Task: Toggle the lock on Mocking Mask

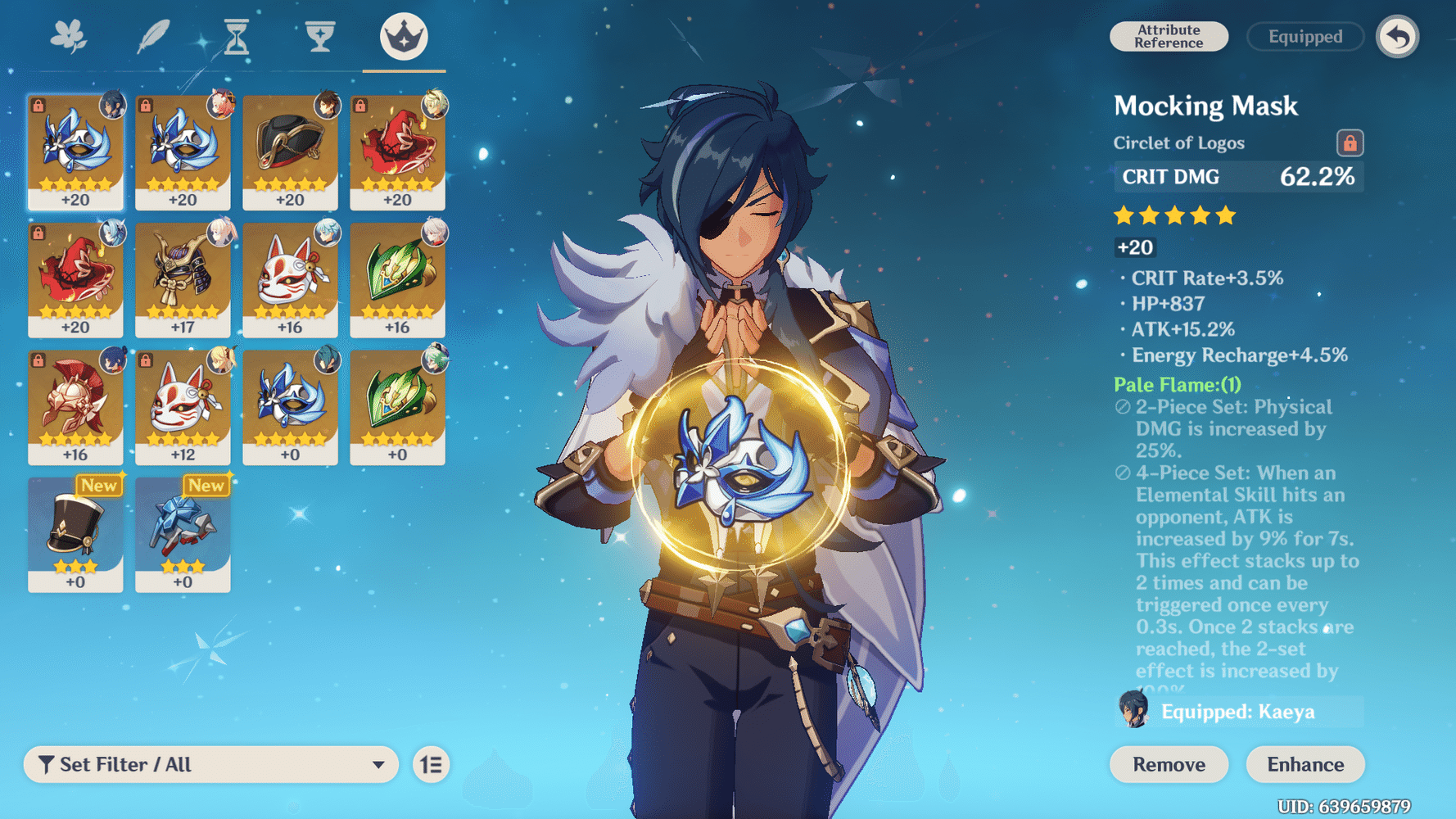Action: click(x=1350, y=143)
